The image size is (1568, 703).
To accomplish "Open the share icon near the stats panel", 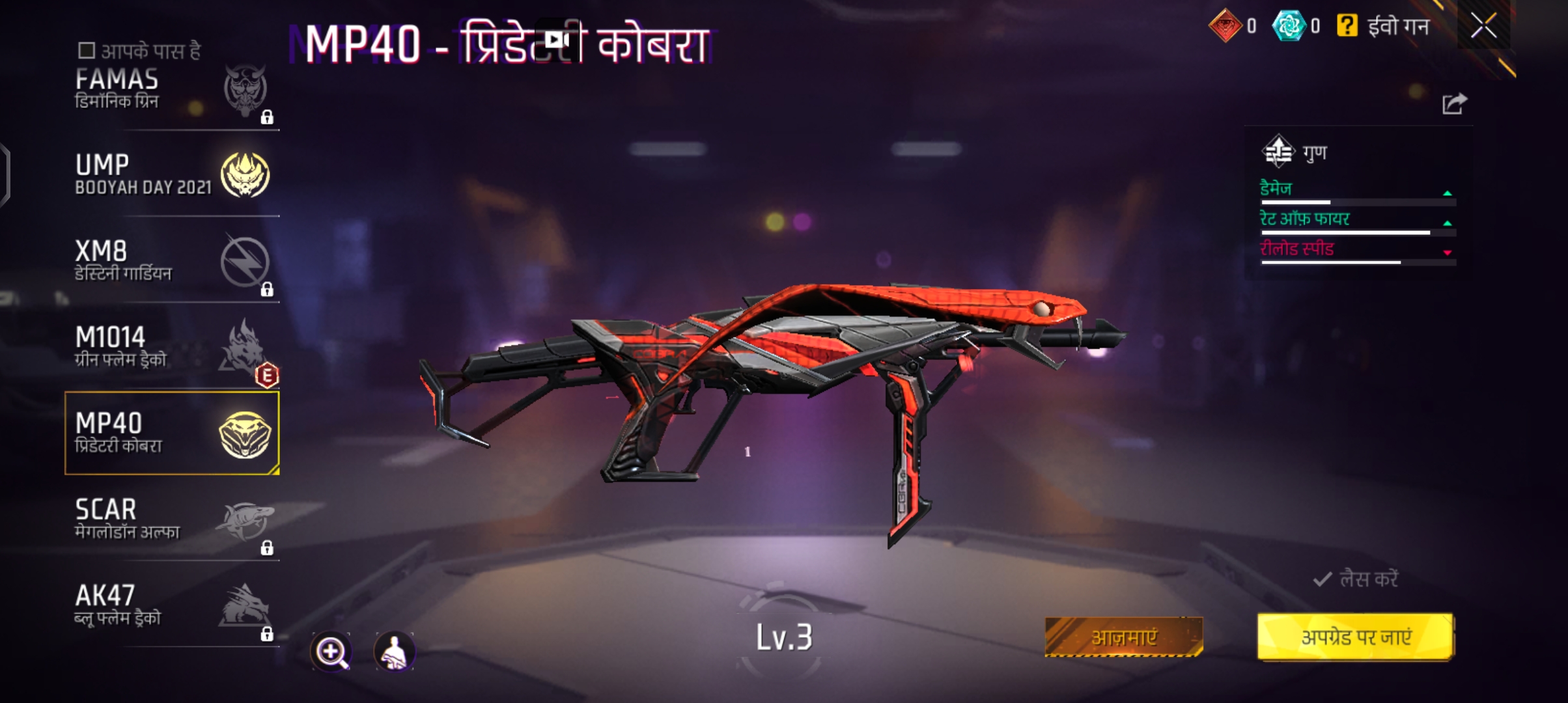I will [1457, 102].
